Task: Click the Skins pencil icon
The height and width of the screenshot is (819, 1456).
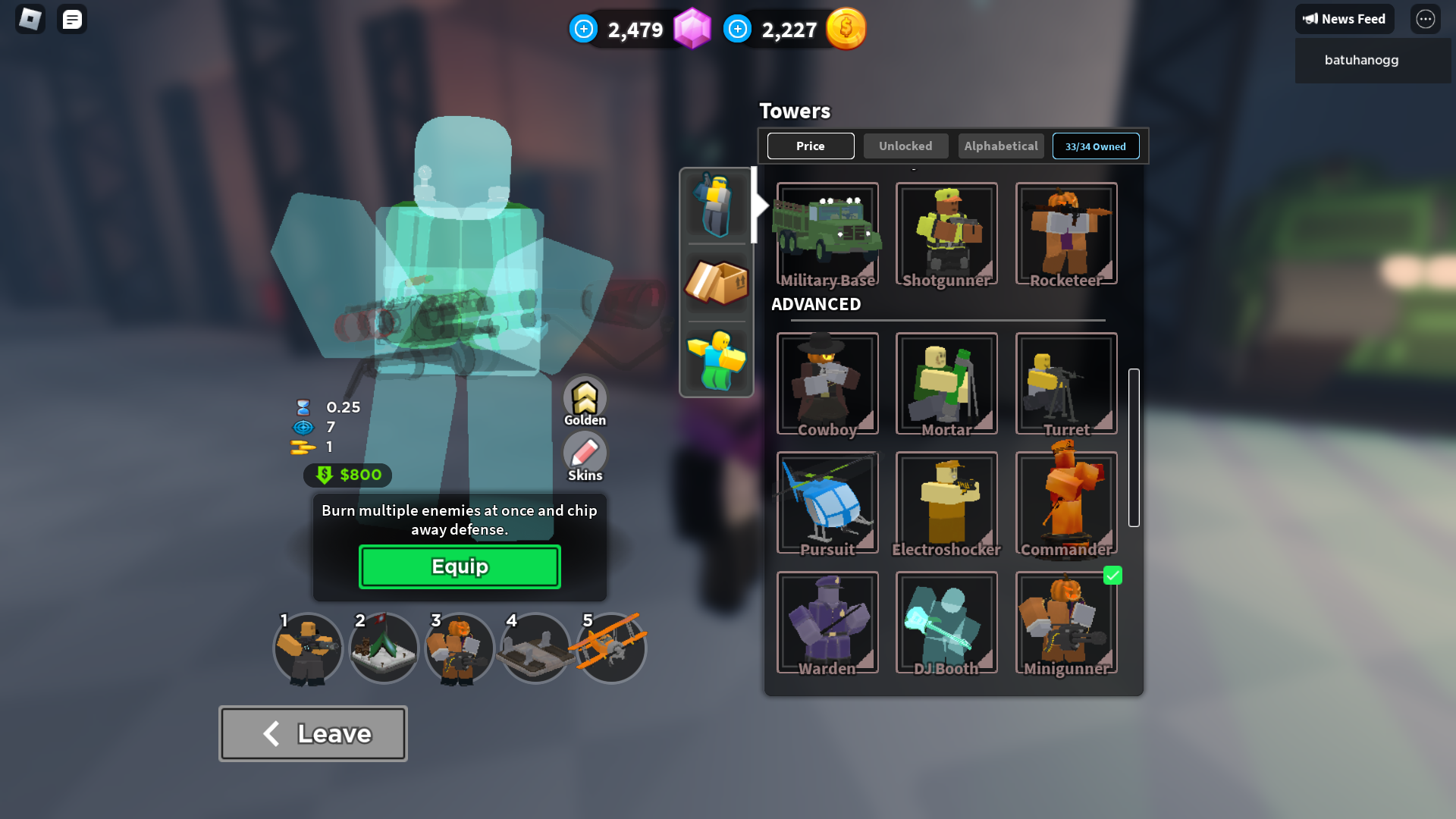Action: click(584, 455)
